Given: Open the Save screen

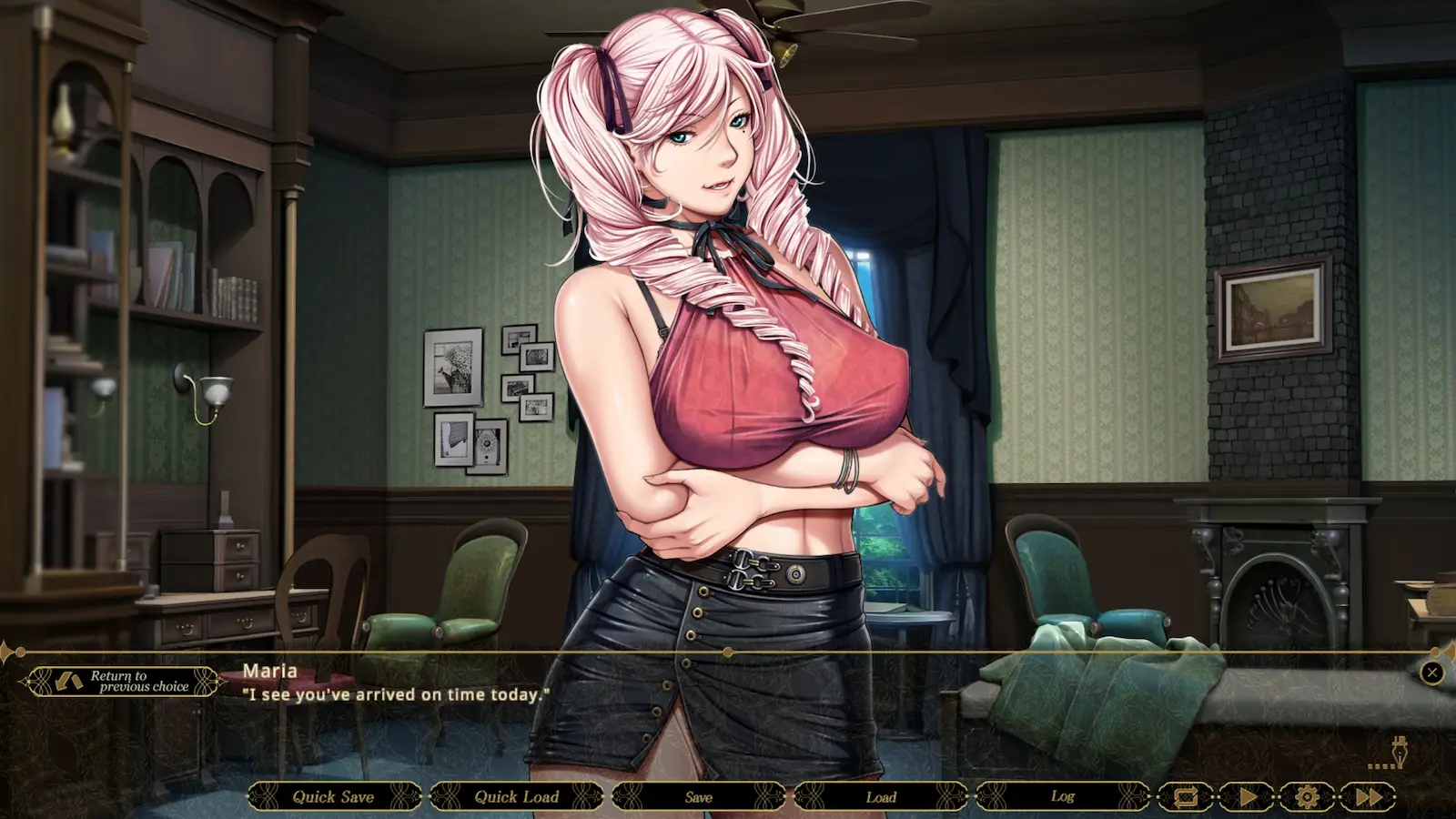Looking at the screenshot, I should click(699, 796).
